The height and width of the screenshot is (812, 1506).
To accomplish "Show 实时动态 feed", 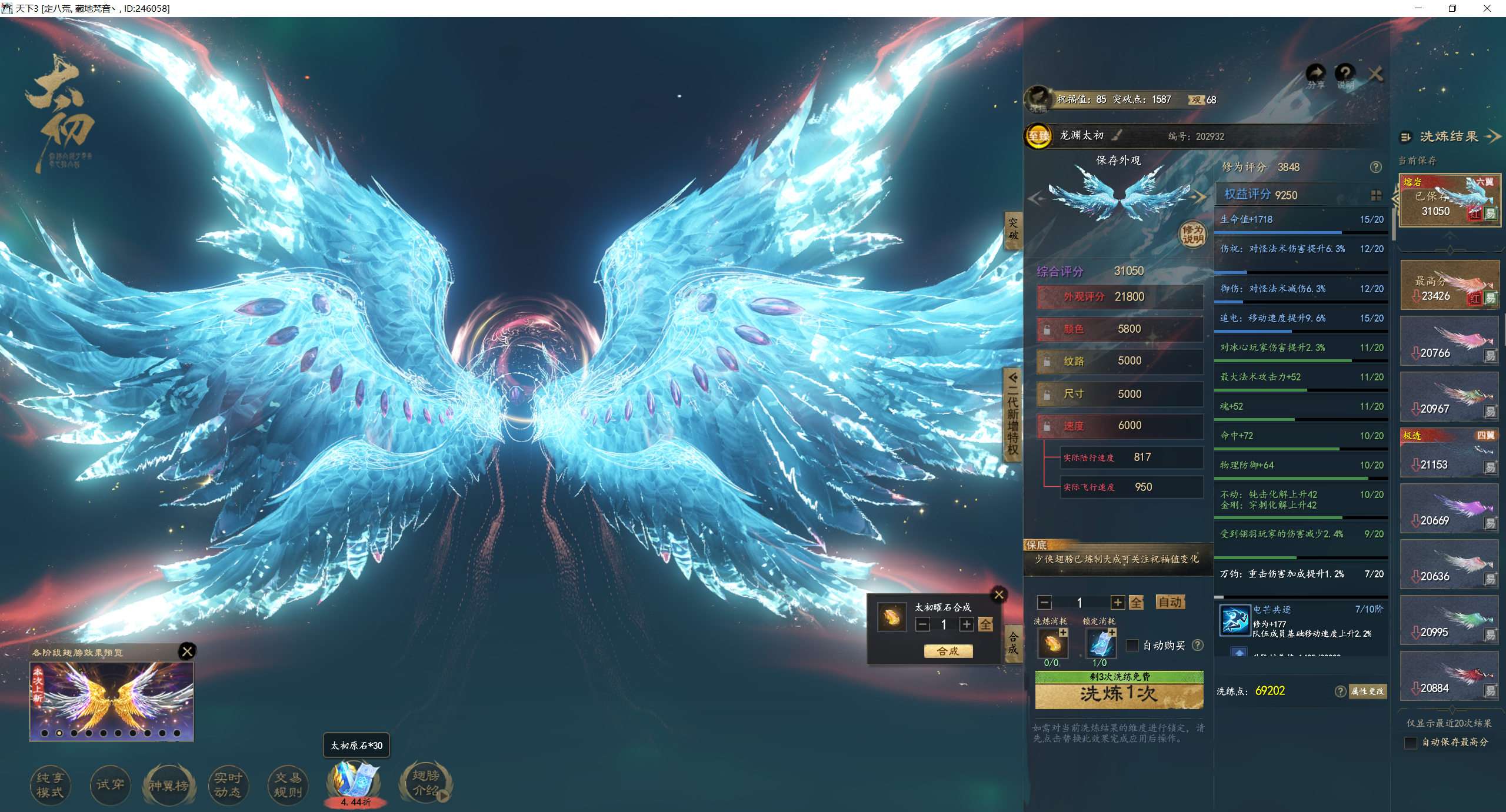I will click(x=228, y=785).
